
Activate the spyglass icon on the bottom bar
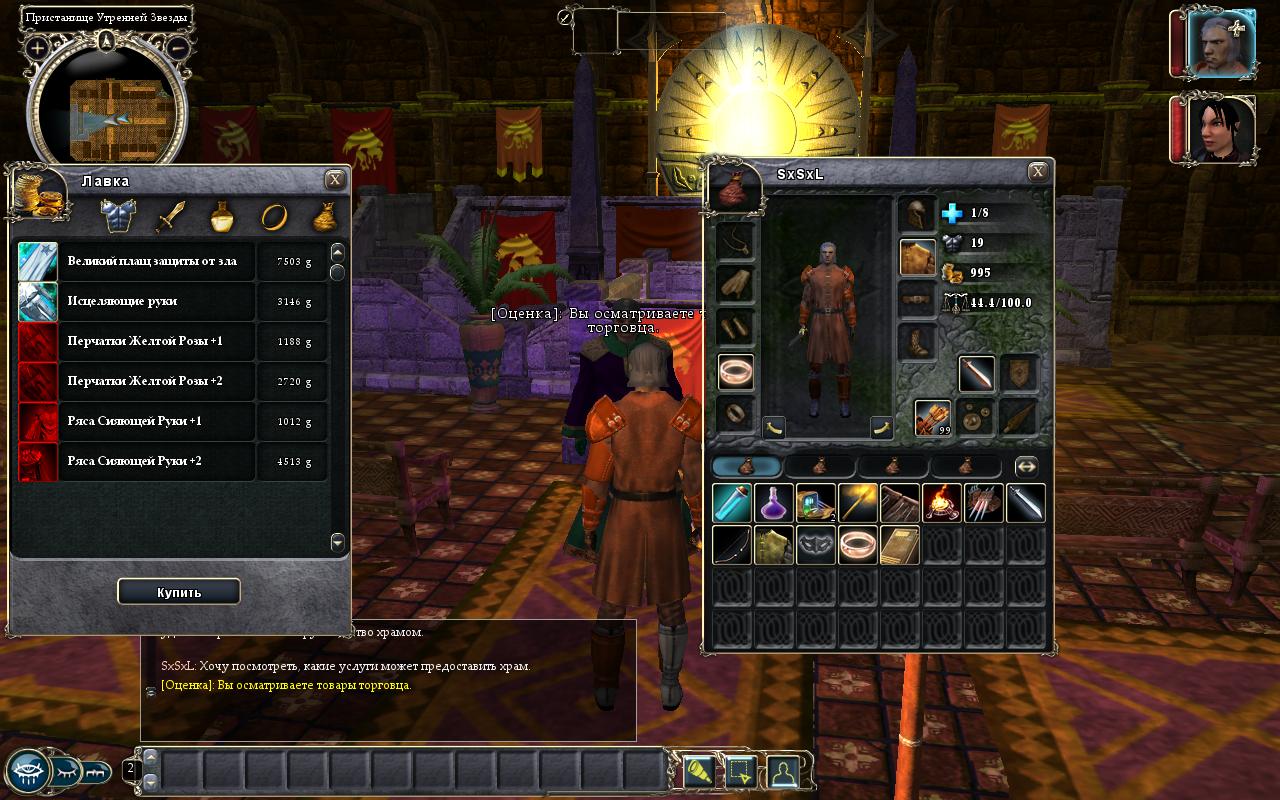point(698,772)
